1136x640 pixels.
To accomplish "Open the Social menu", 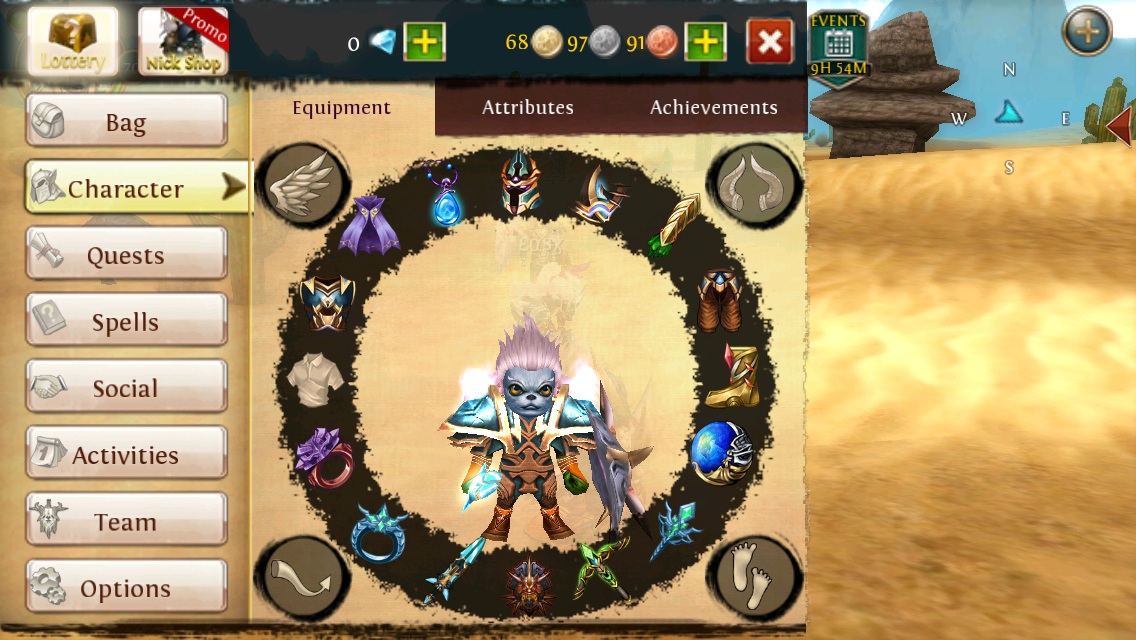I will click(126, 388).
